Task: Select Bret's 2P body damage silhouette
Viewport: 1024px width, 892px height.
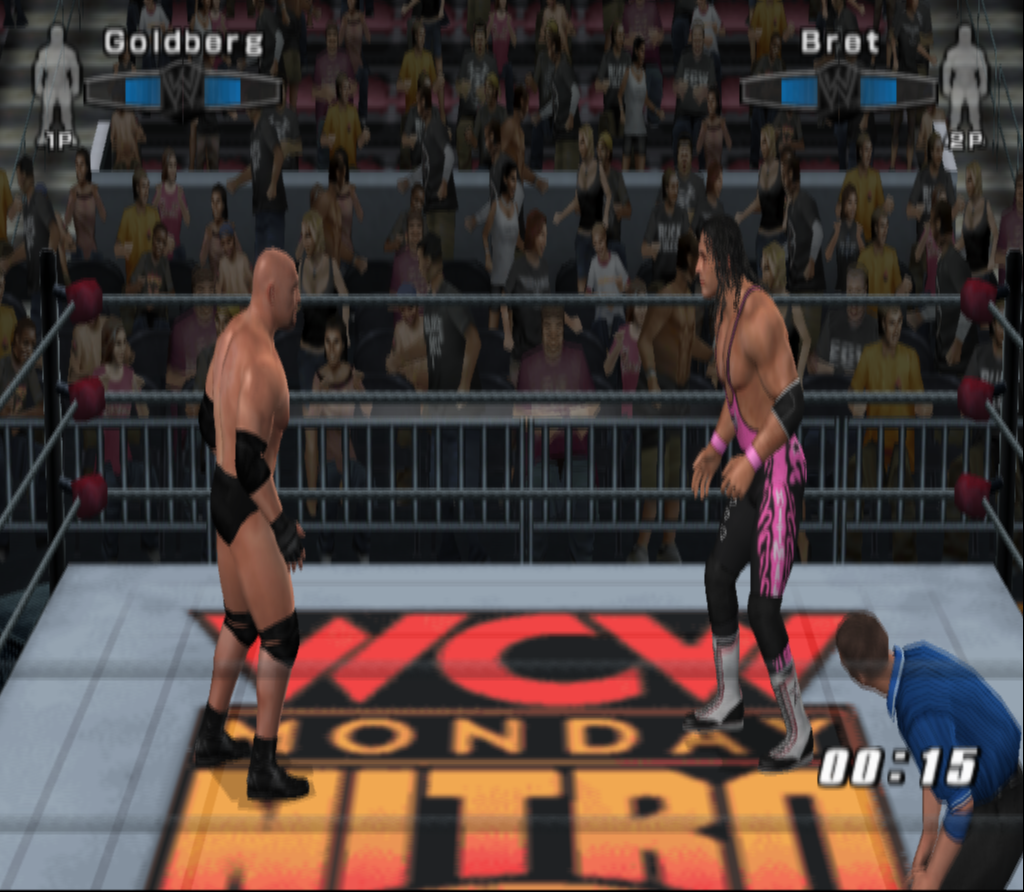Action: point(964,79)
